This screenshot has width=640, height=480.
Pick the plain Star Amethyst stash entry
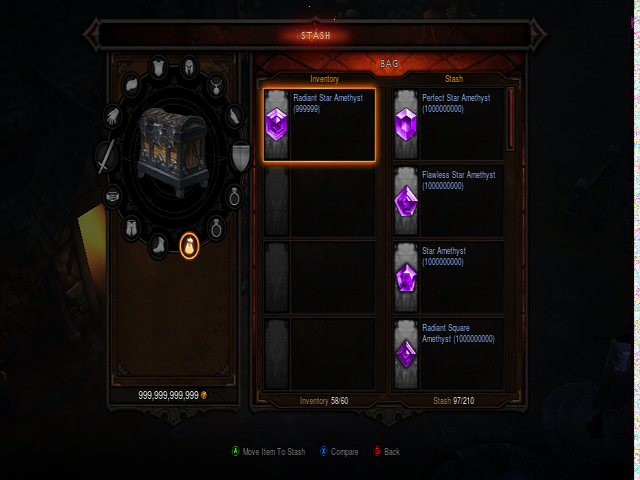448,277
